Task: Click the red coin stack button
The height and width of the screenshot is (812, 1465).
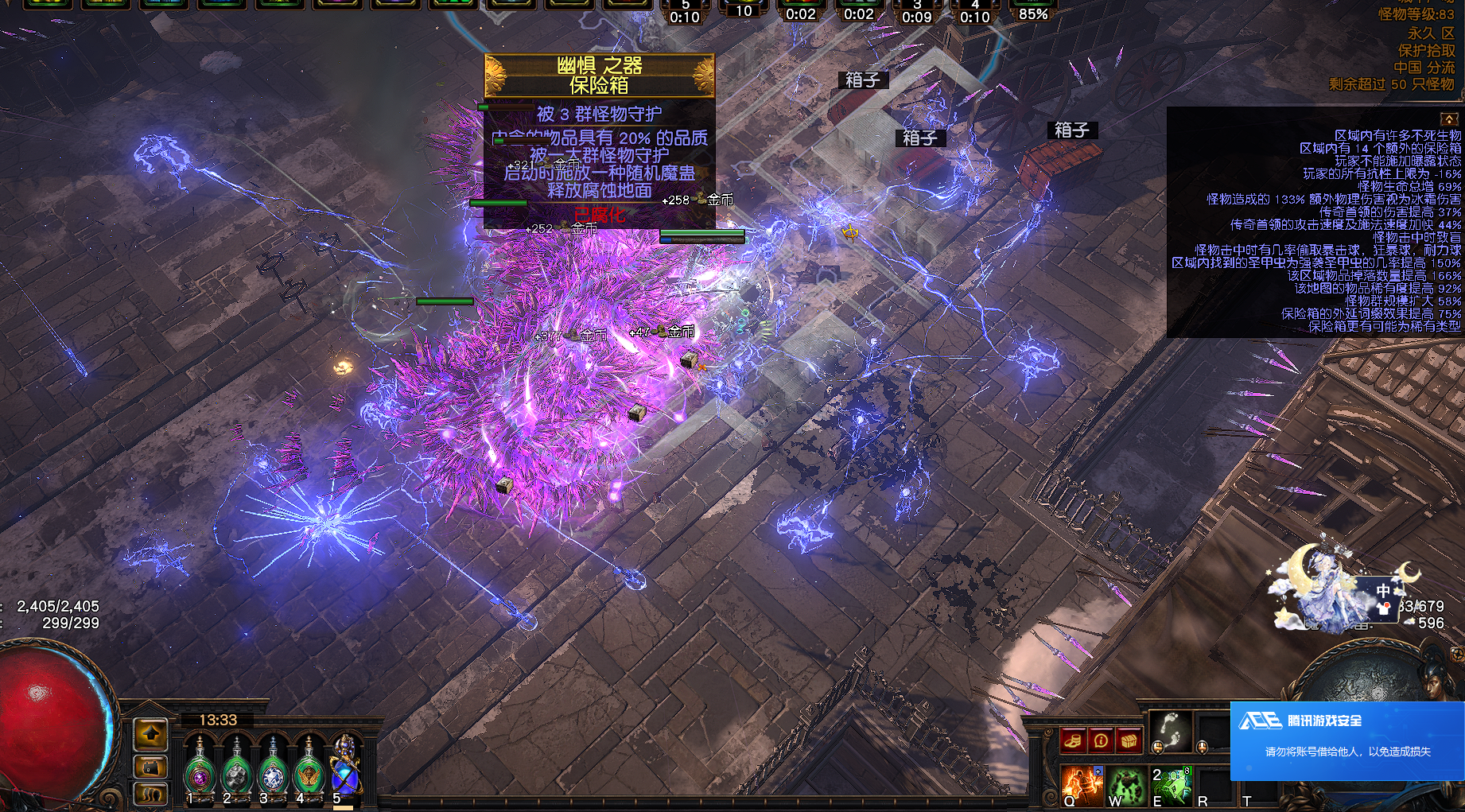Action: pos(1072,741)
